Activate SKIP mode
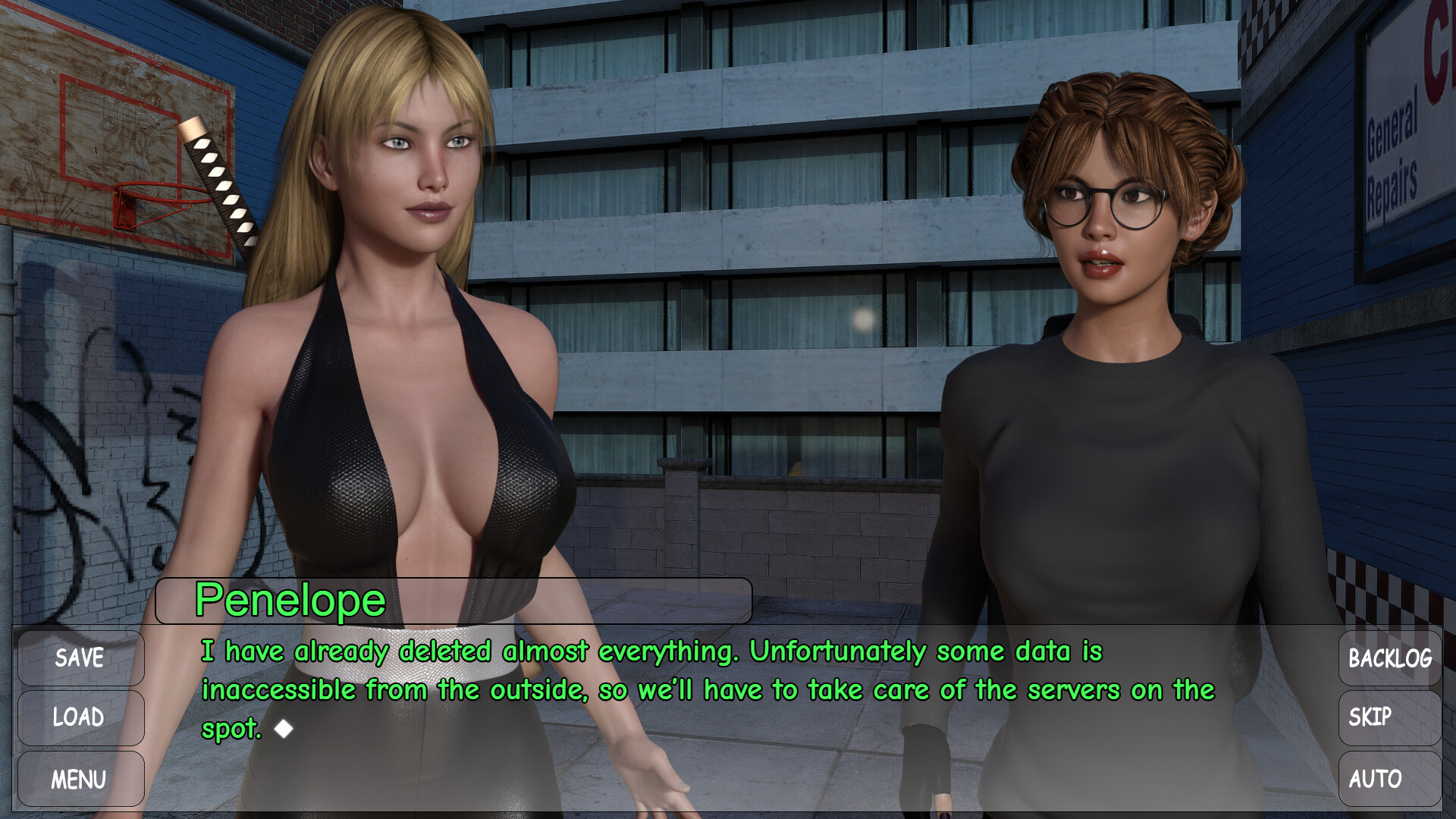Viewport: 1456px width, 819px height. tap(1389, 717)
